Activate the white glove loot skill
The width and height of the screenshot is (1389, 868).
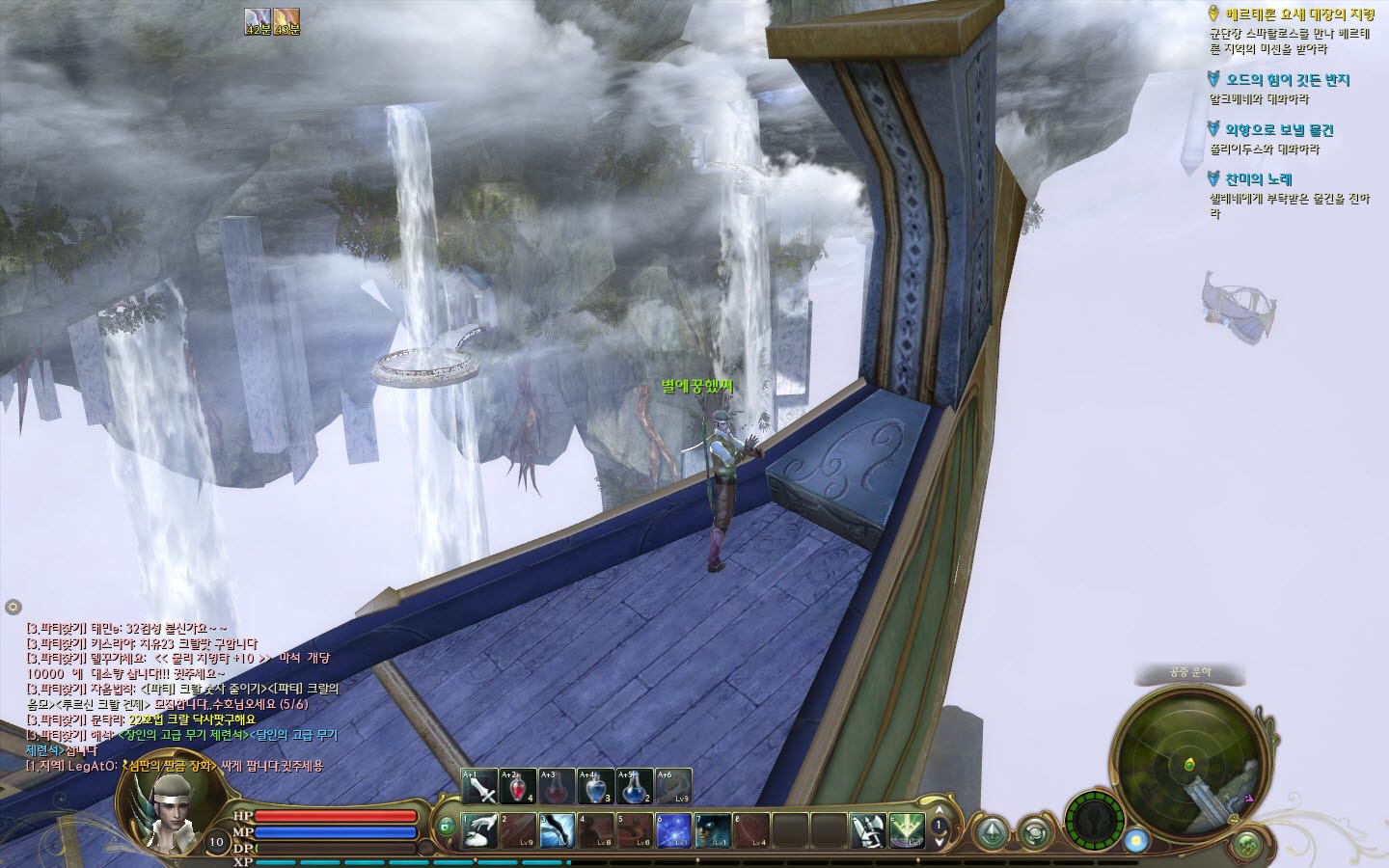pos(479,830)
